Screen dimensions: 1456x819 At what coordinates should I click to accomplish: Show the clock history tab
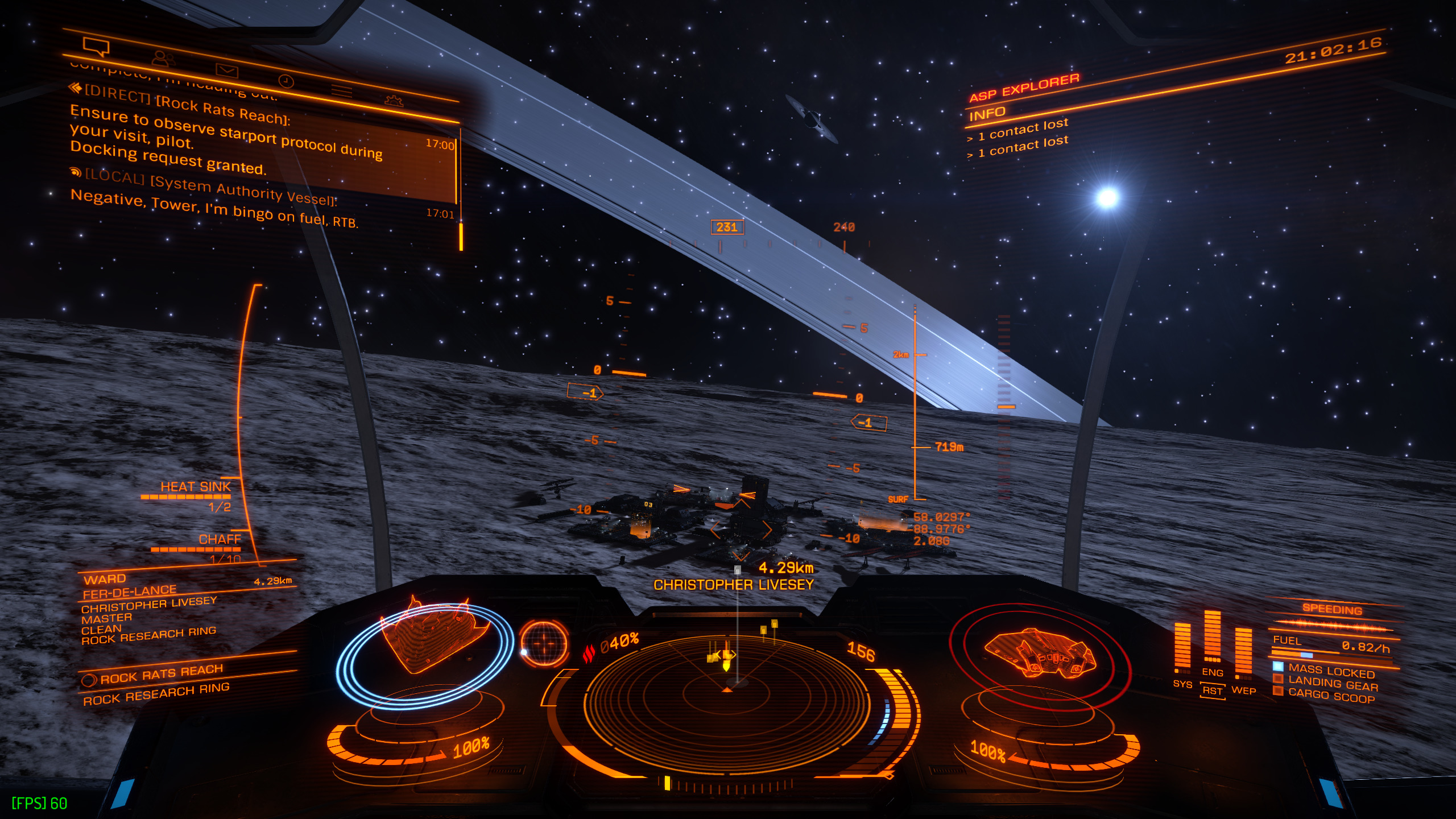pyautogui.click(x=286, y=81)
